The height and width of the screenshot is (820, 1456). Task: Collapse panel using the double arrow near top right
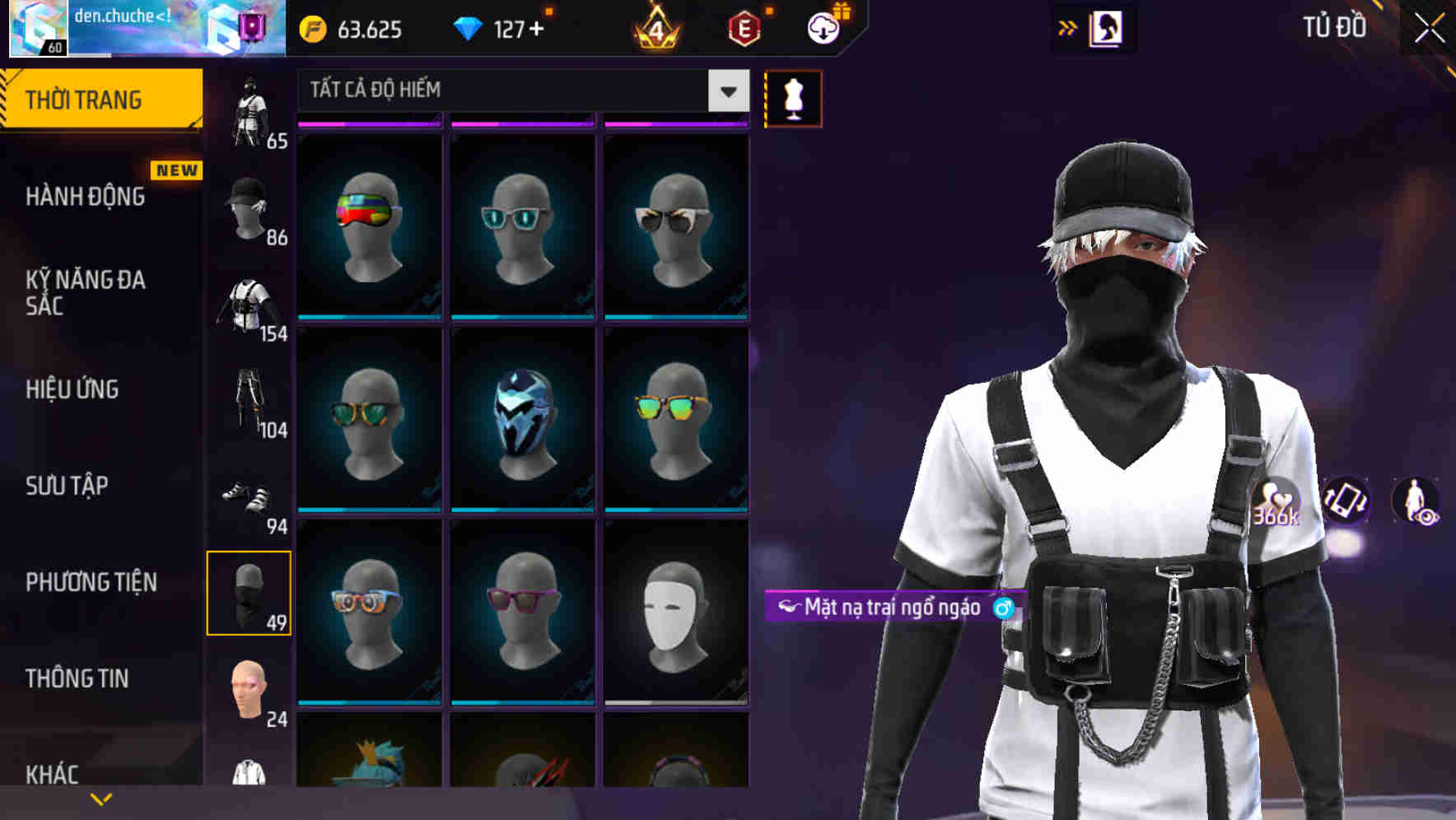(x=1068, y=27)
